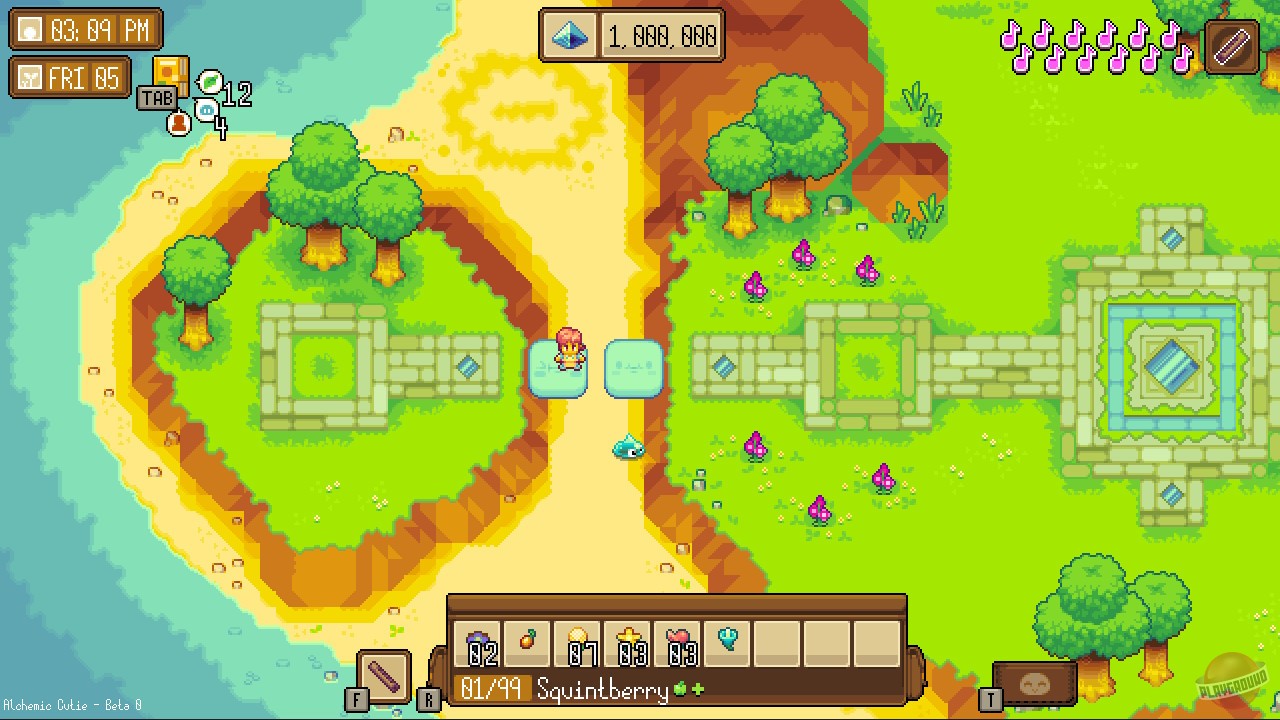Open the R-key slot next to the hotbar

tap(429, 699)
